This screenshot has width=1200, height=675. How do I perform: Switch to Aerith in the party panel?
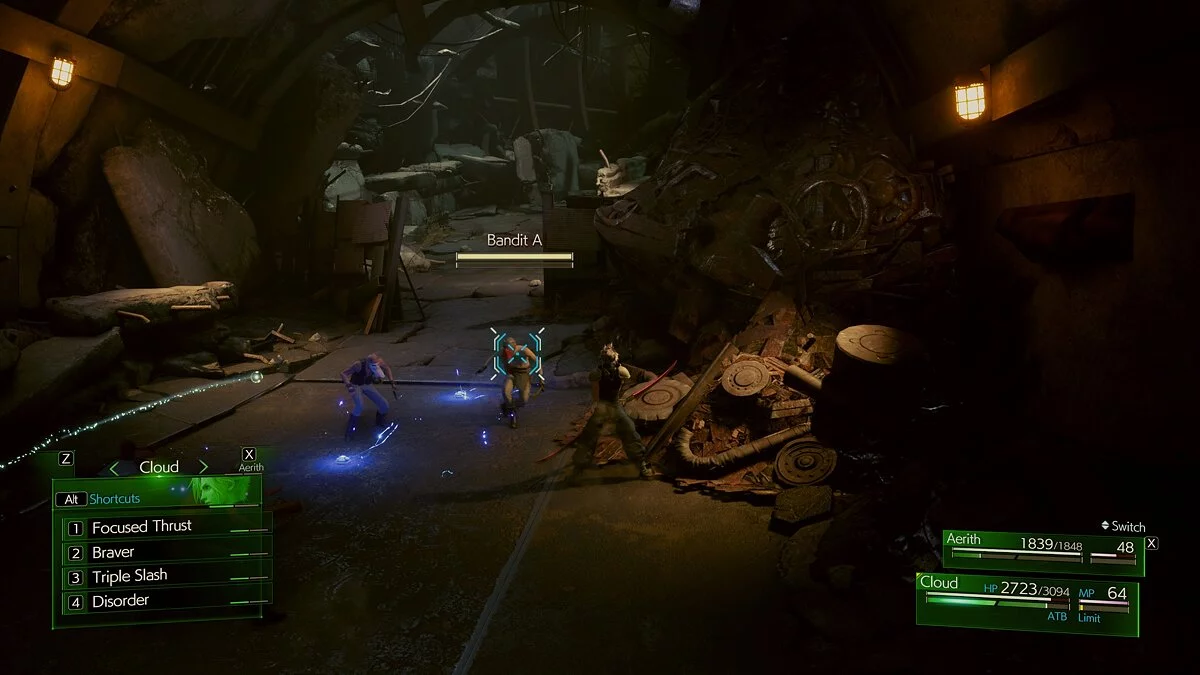pyautogui.click(x=1042, y=552)
